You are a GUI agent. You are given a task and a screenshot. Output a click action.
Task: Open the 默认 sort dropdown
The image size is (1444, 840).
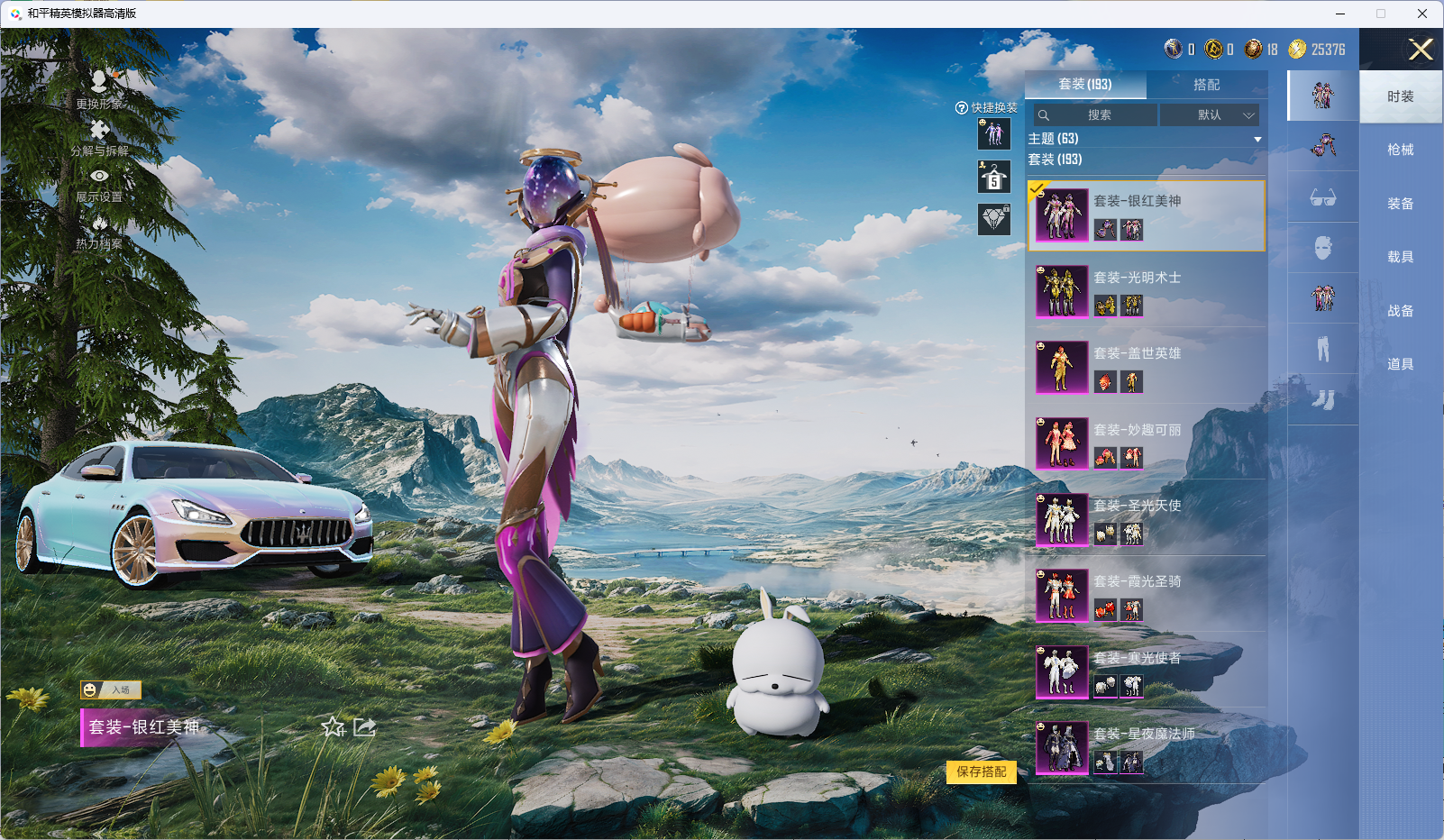[1210, 115]
